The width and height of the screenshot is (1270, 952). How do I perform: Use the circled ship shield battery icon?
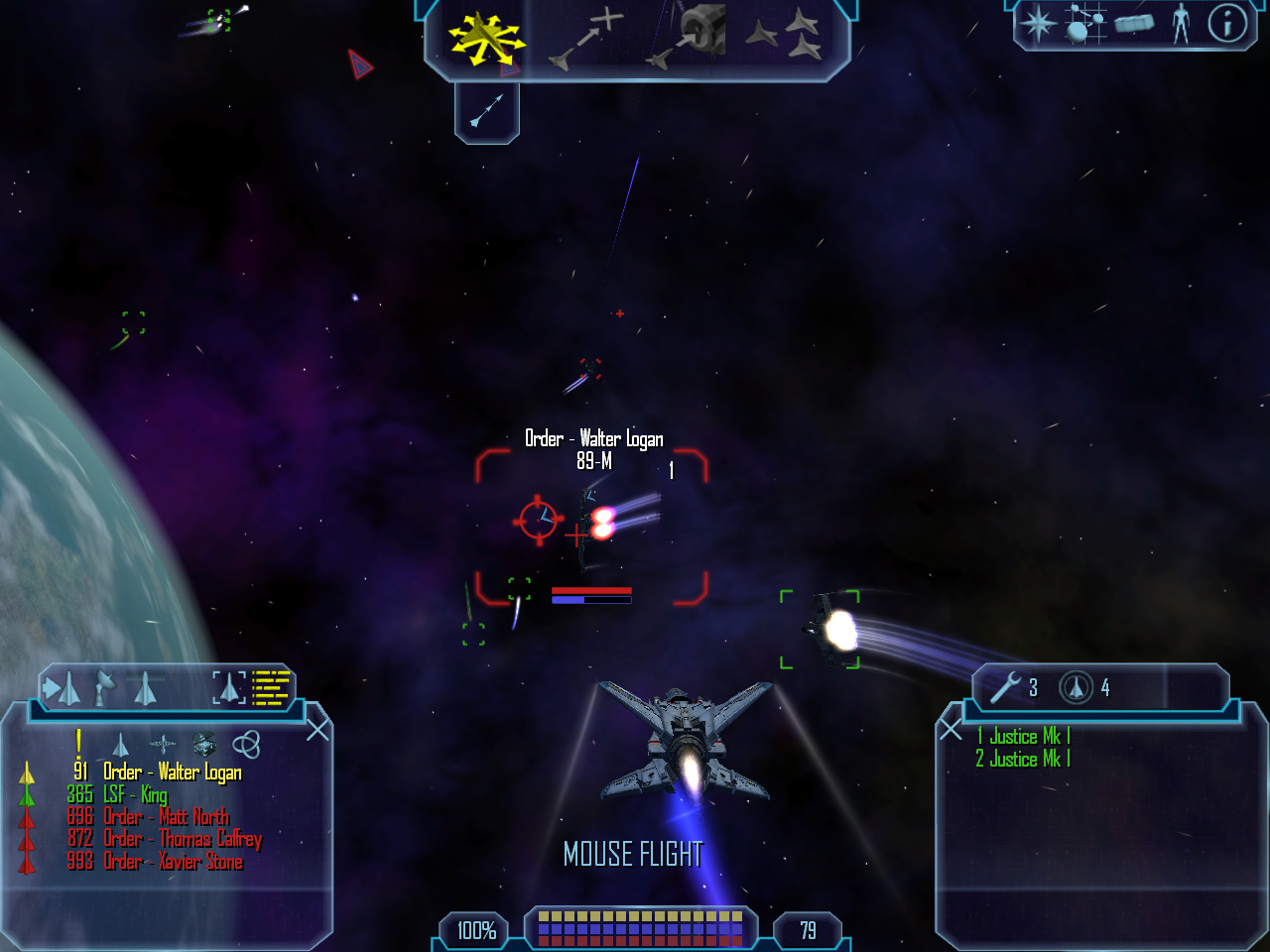coord(1077,687)
